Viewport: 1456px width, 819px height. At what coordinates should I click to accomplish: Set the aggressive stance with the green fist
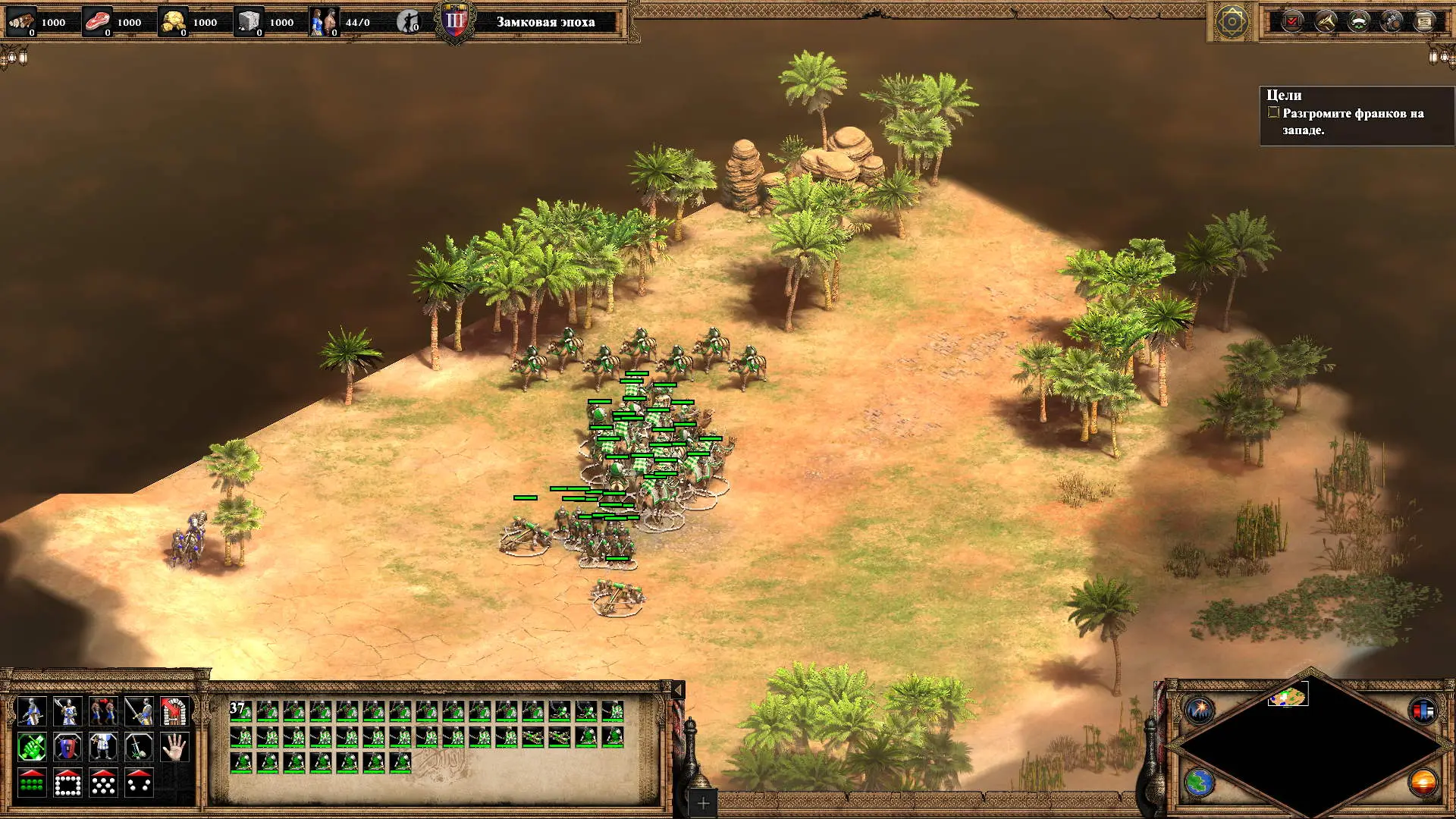(31, 747)
